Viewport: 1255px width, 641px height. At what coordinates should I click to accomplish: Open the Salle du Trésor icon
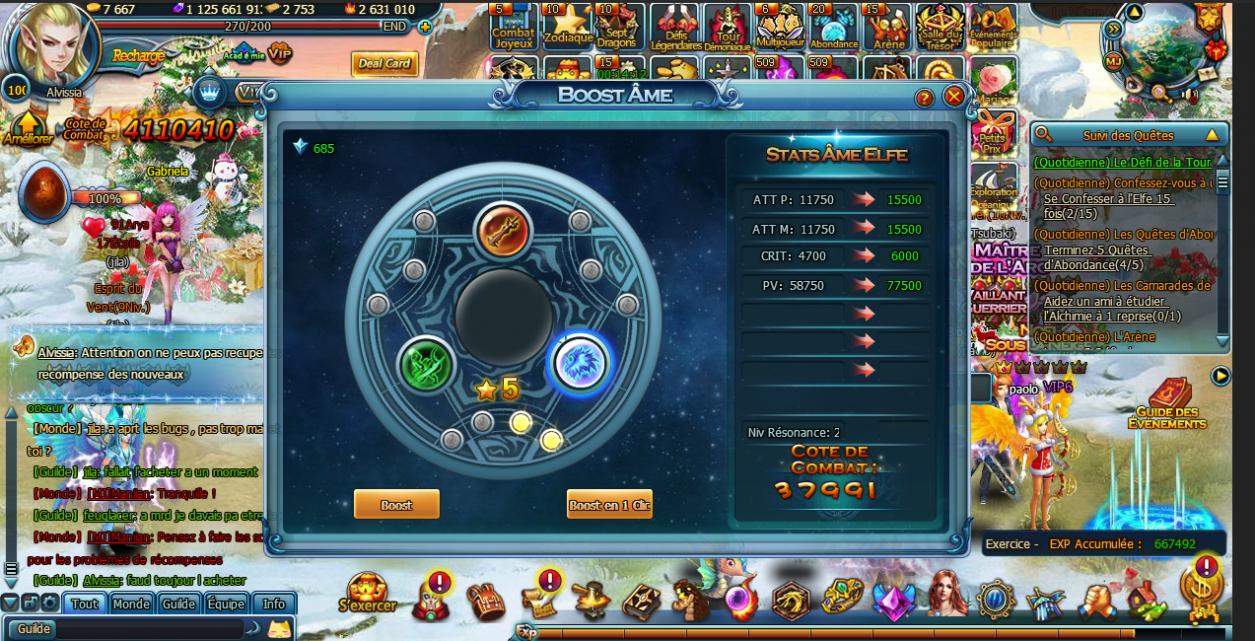click(939, 27)
